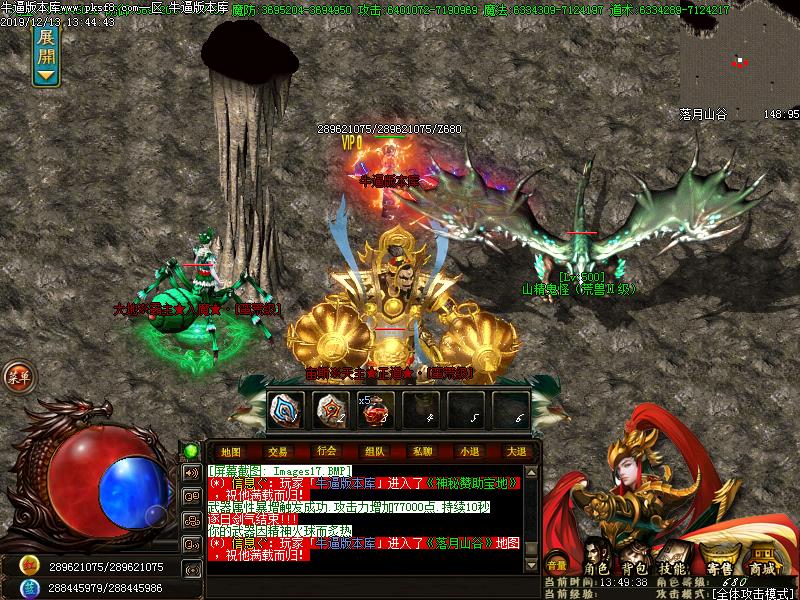Select the 交易 trade tab
This screenshot has width=800, height=600.
(278, 451)
